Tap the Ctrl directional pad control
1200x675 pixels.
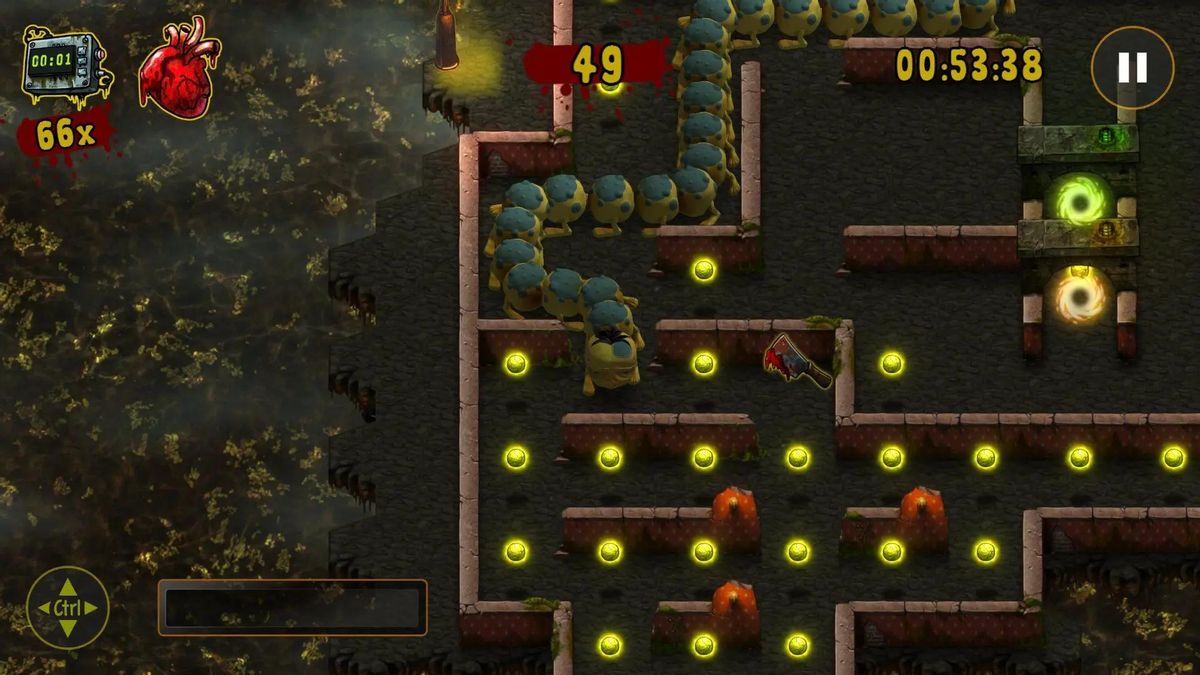67,607
